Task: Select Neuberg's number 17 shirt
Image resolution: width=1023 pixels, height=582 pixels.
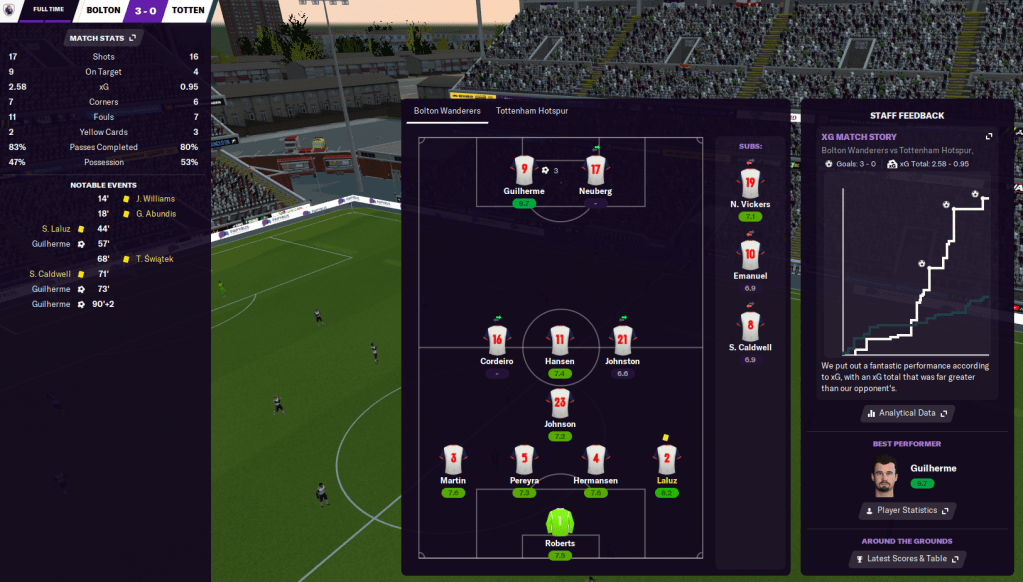Action: pos(596,170)
